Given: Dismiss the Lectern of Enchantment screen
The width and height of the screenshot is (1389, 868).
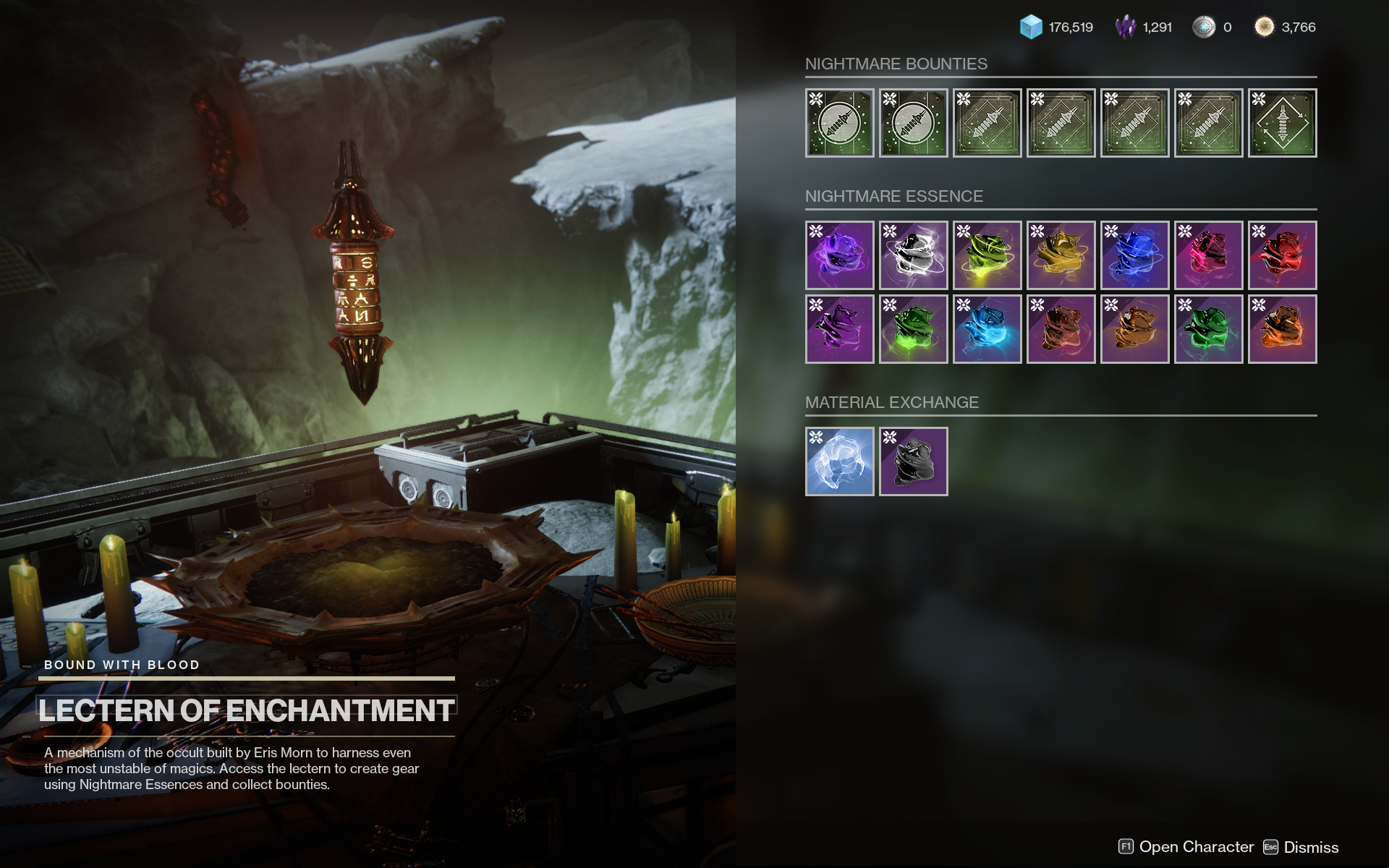Looking at the screenshot, I should (1301, 847).
